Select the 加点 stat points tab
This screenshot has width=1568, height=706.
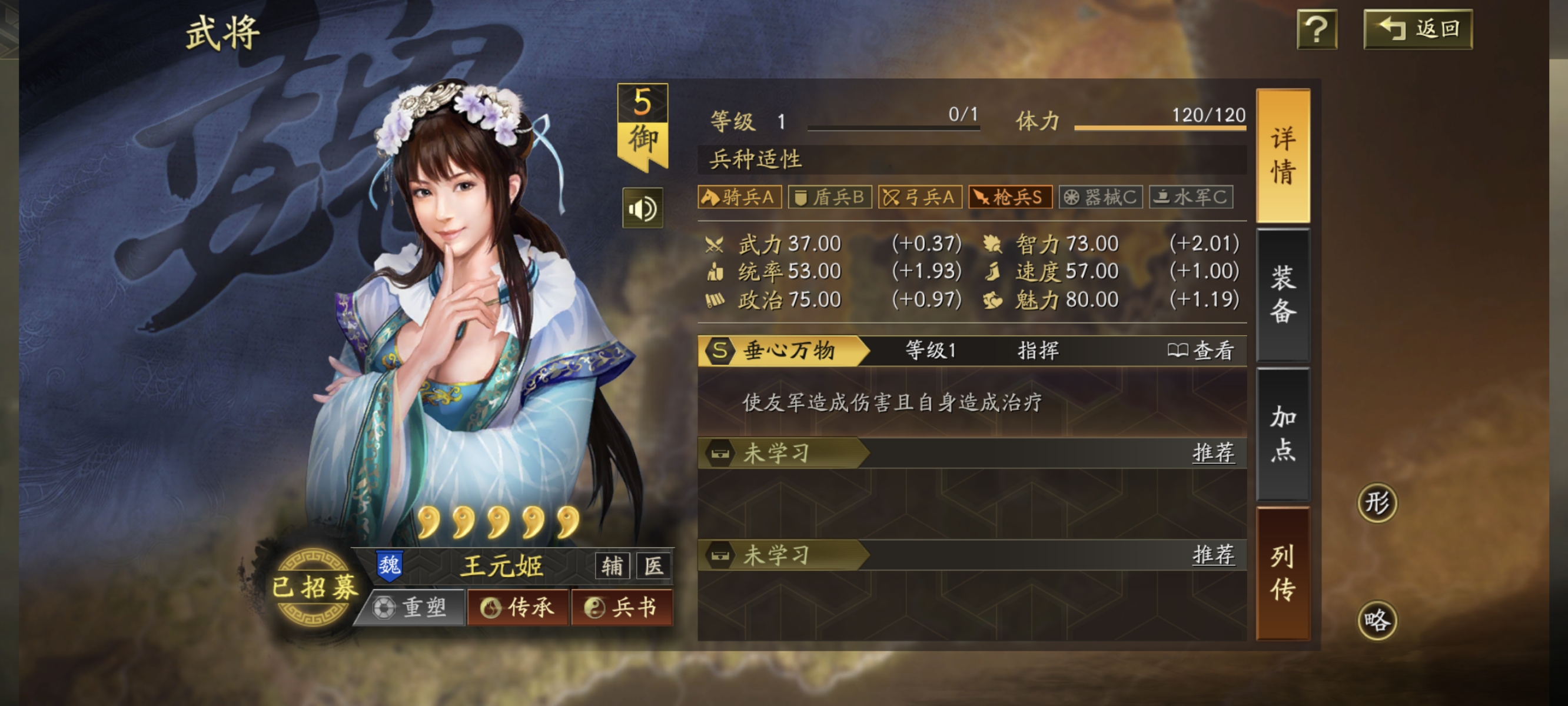[x=1283, y=434]
